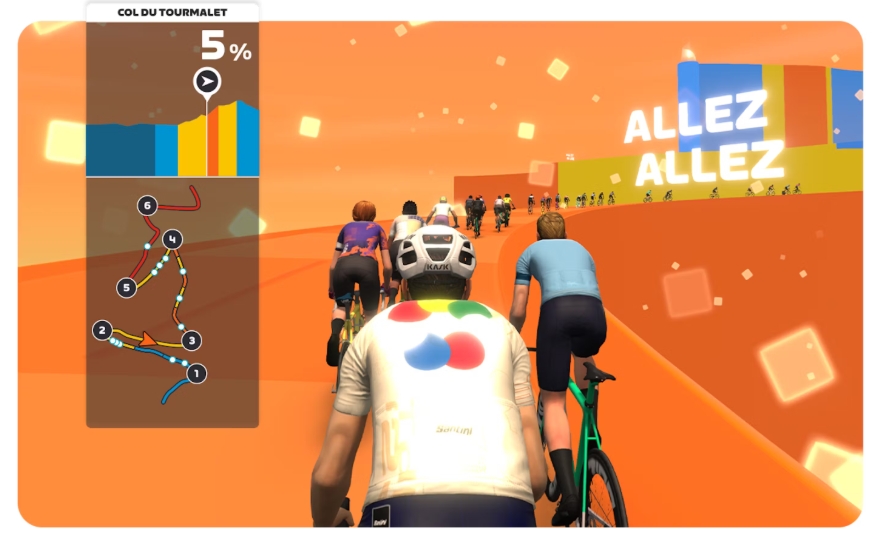Select route map marker 2

[101, 329]
